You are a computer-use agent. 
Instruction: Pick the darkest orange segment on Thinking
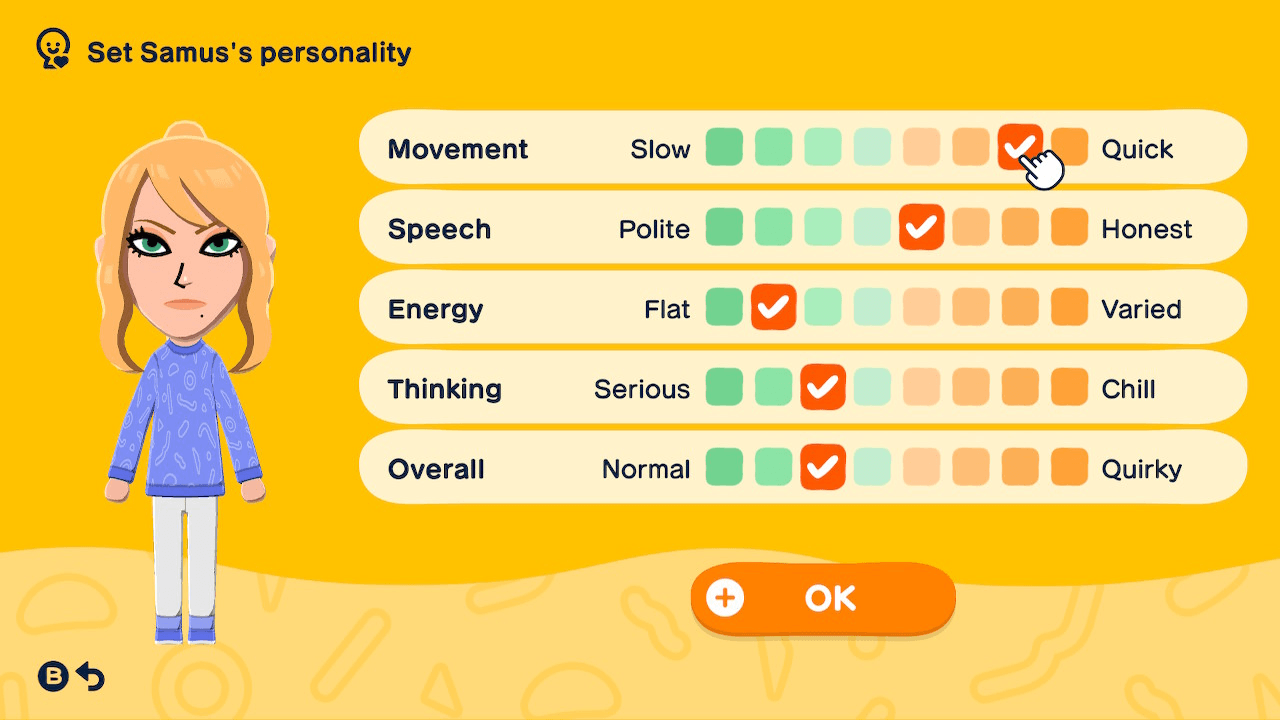[x=1069, y=387]
